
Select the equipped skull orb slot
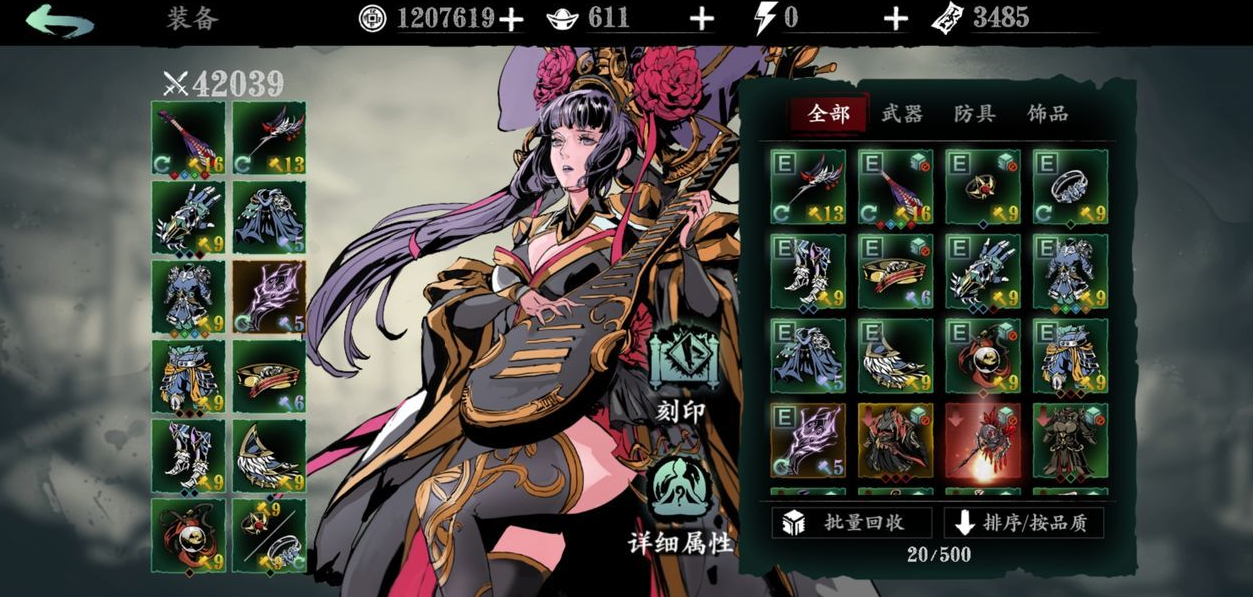click(188, 536)
